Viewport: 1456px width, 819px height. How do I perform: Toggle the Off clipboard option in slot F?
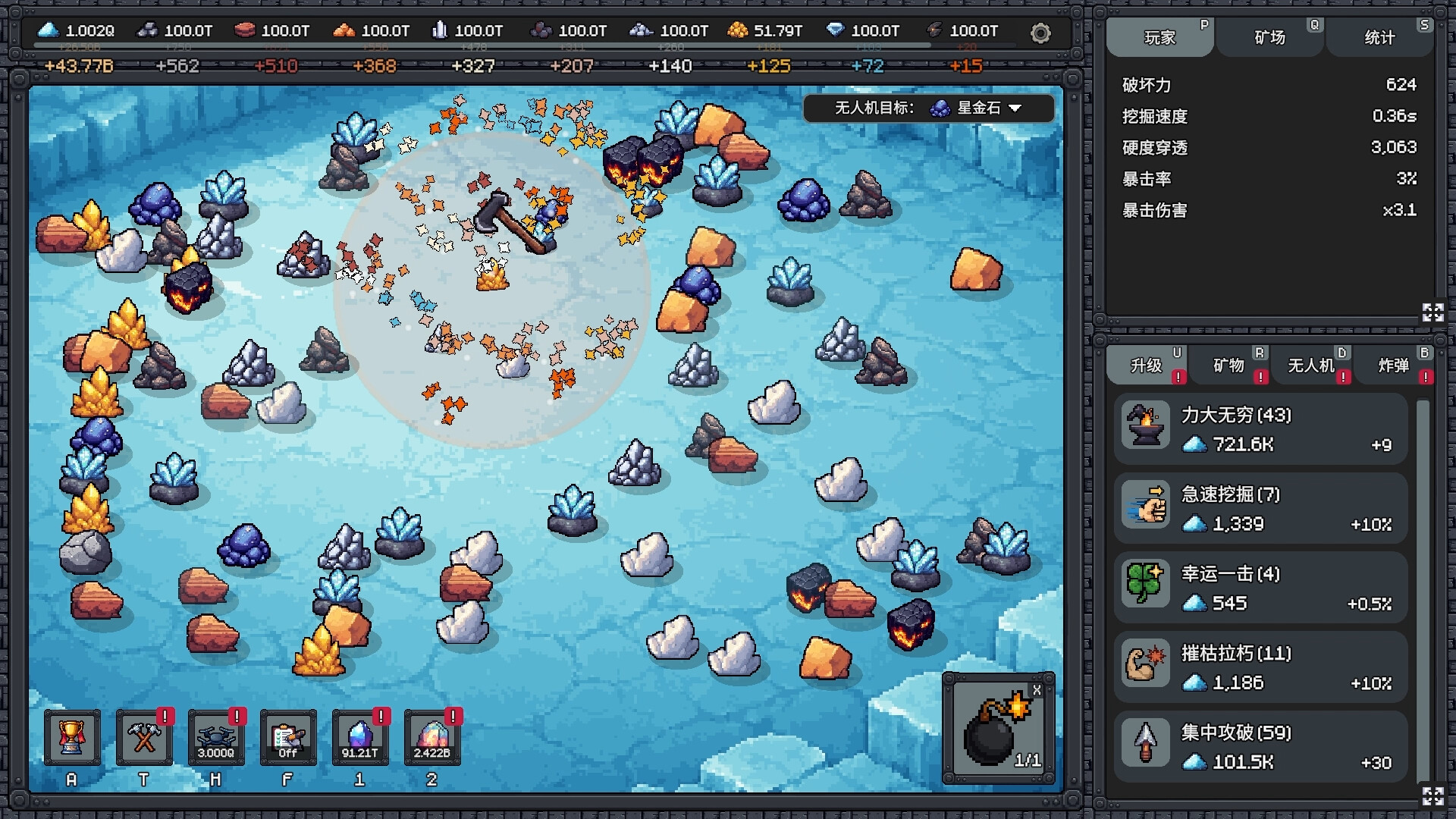click(288, 736)
